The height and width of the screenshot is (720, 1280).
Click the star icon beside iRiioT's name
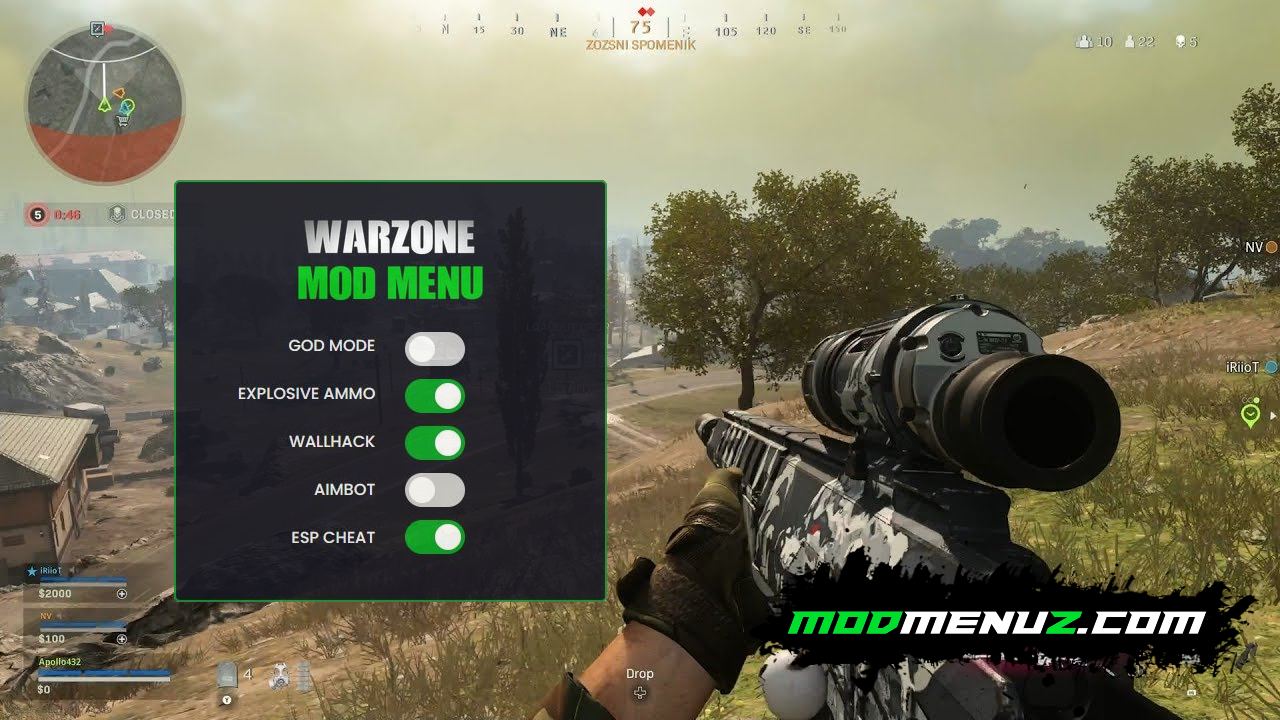point(32,570)
